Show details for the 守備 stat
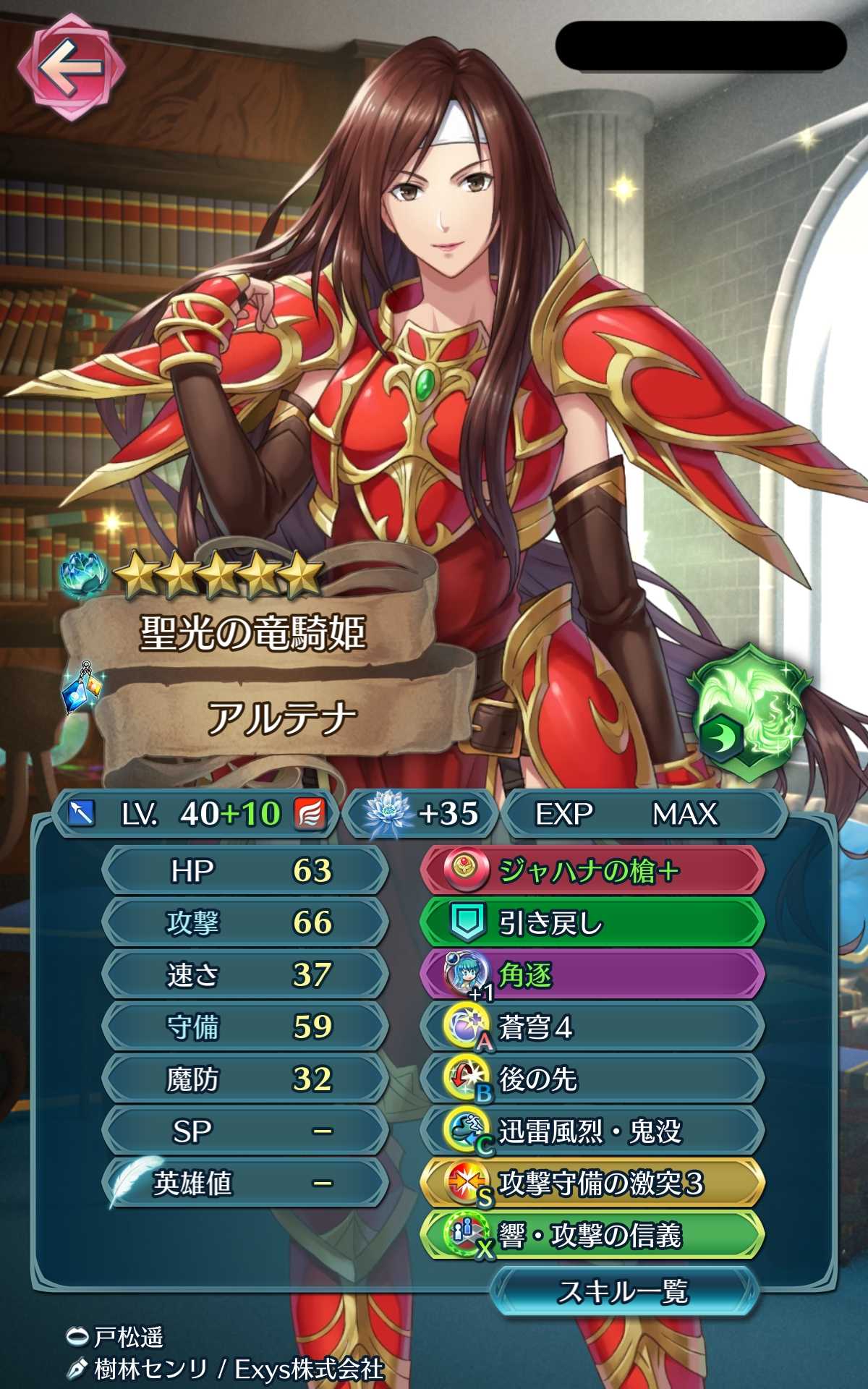868x1389 pixels. coord(244,1027)
